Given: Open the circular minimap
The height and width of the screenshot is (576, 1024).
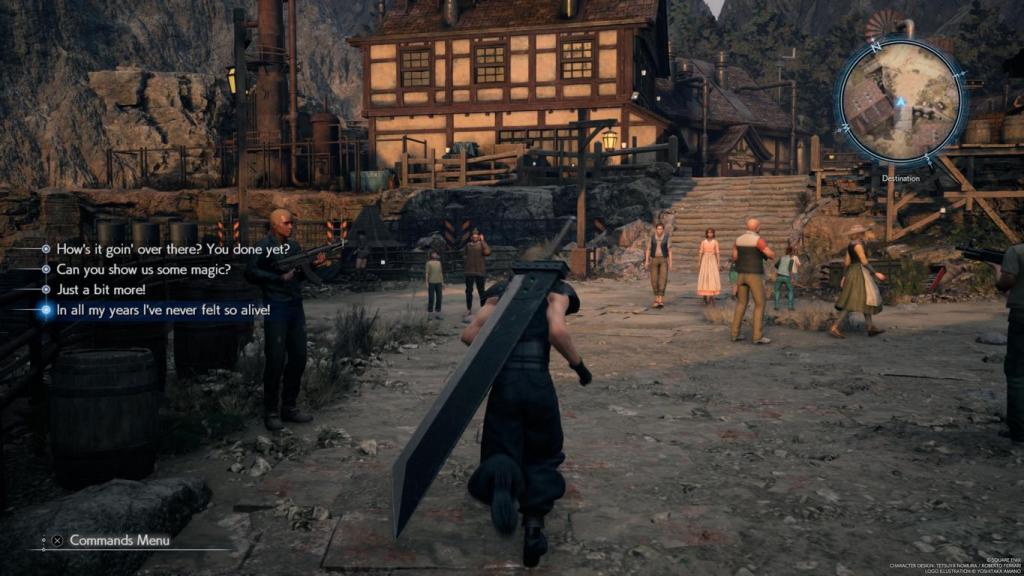Looking at the screenshot, I should coord(900,100).
